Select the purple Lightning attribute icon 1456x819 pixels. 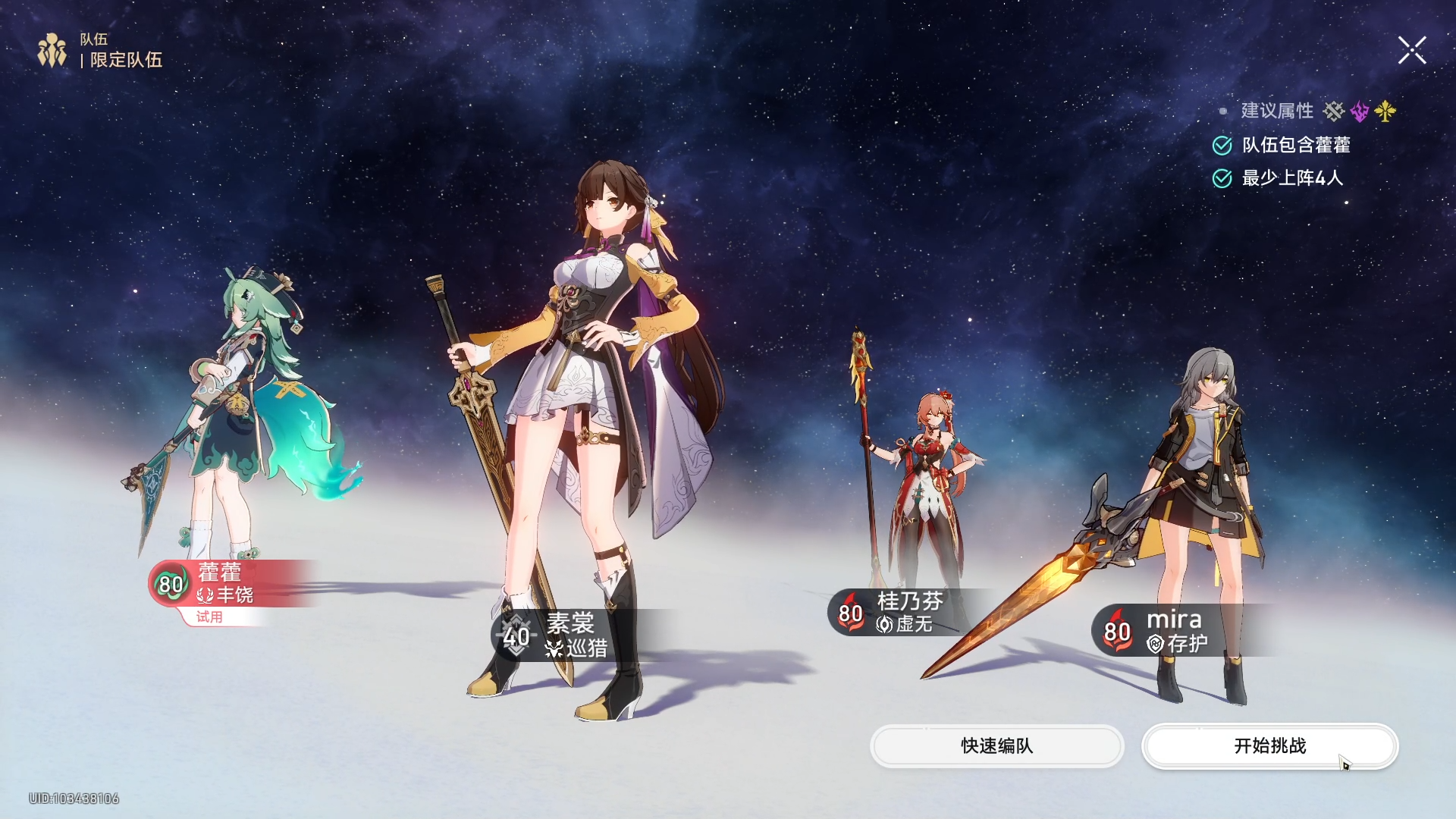point(1360,111)
